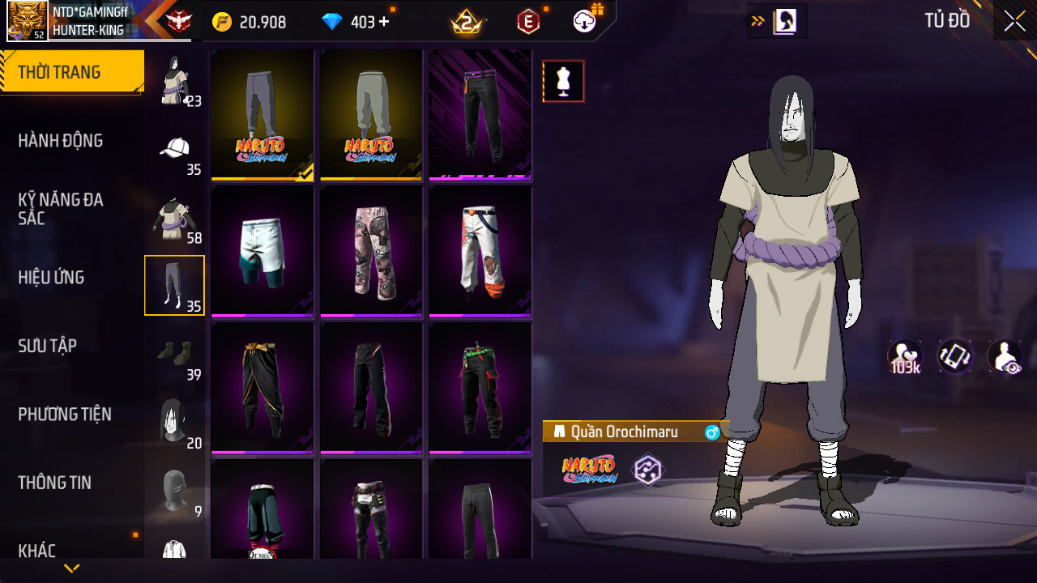This screenshot has width=1037, height=583.
Task: Open the face mask subcategory
Action: (175, 490)
